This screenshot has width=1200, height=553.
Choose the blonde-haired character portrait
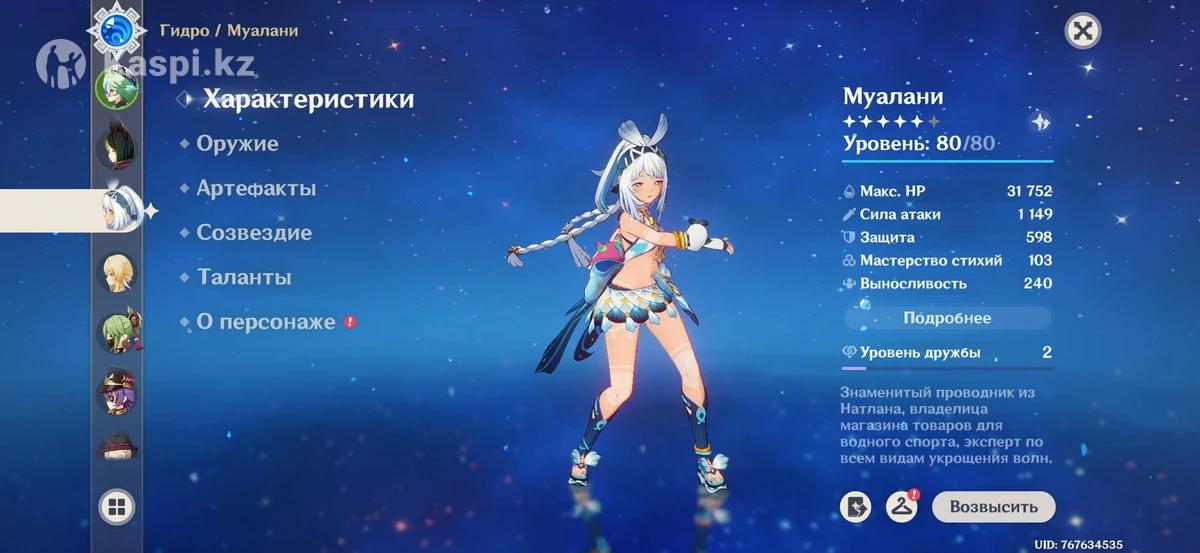pyautogui.click(x=116, y=272)
